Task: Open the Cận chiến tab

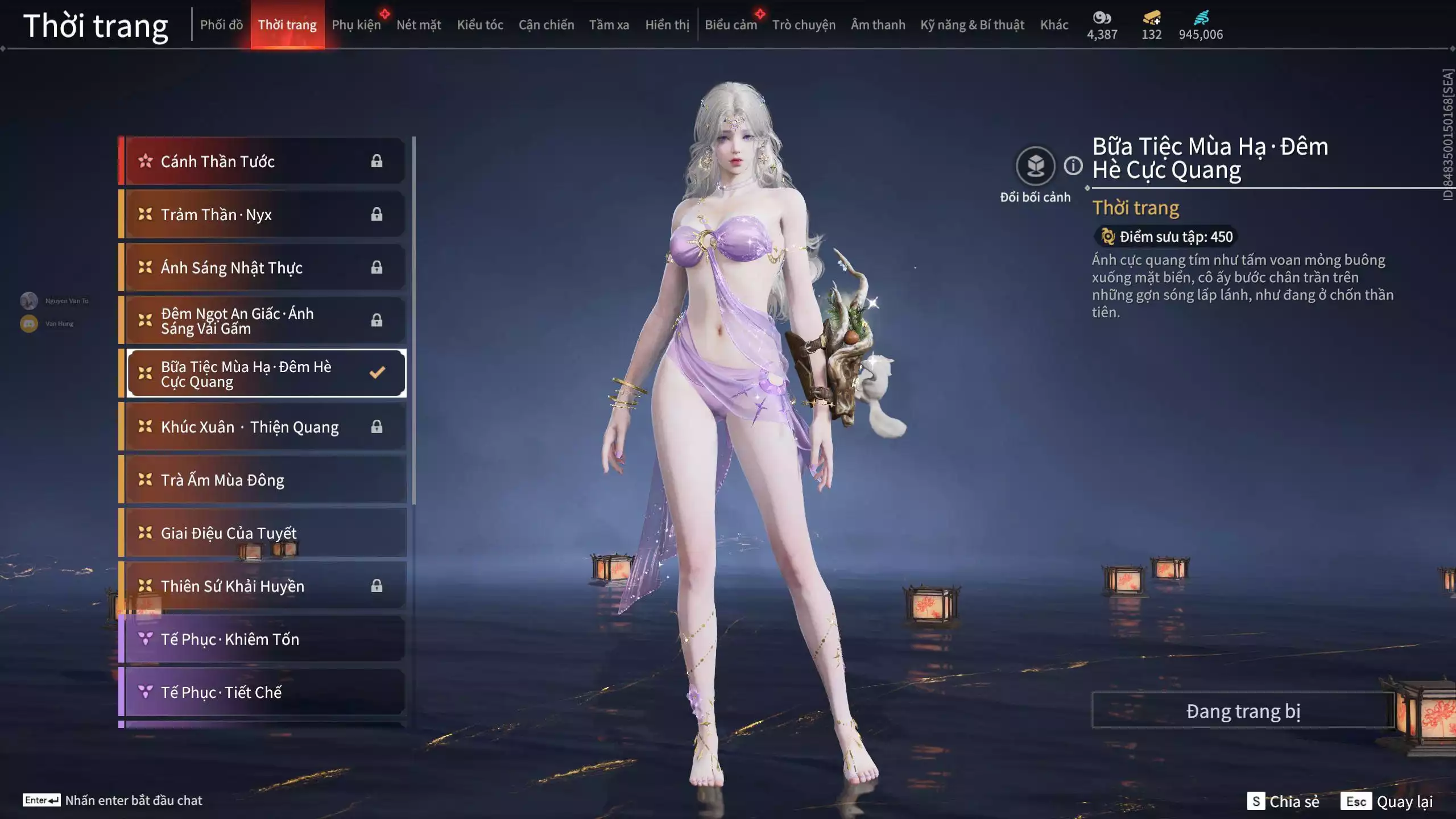Action: (x=546, y=25)
